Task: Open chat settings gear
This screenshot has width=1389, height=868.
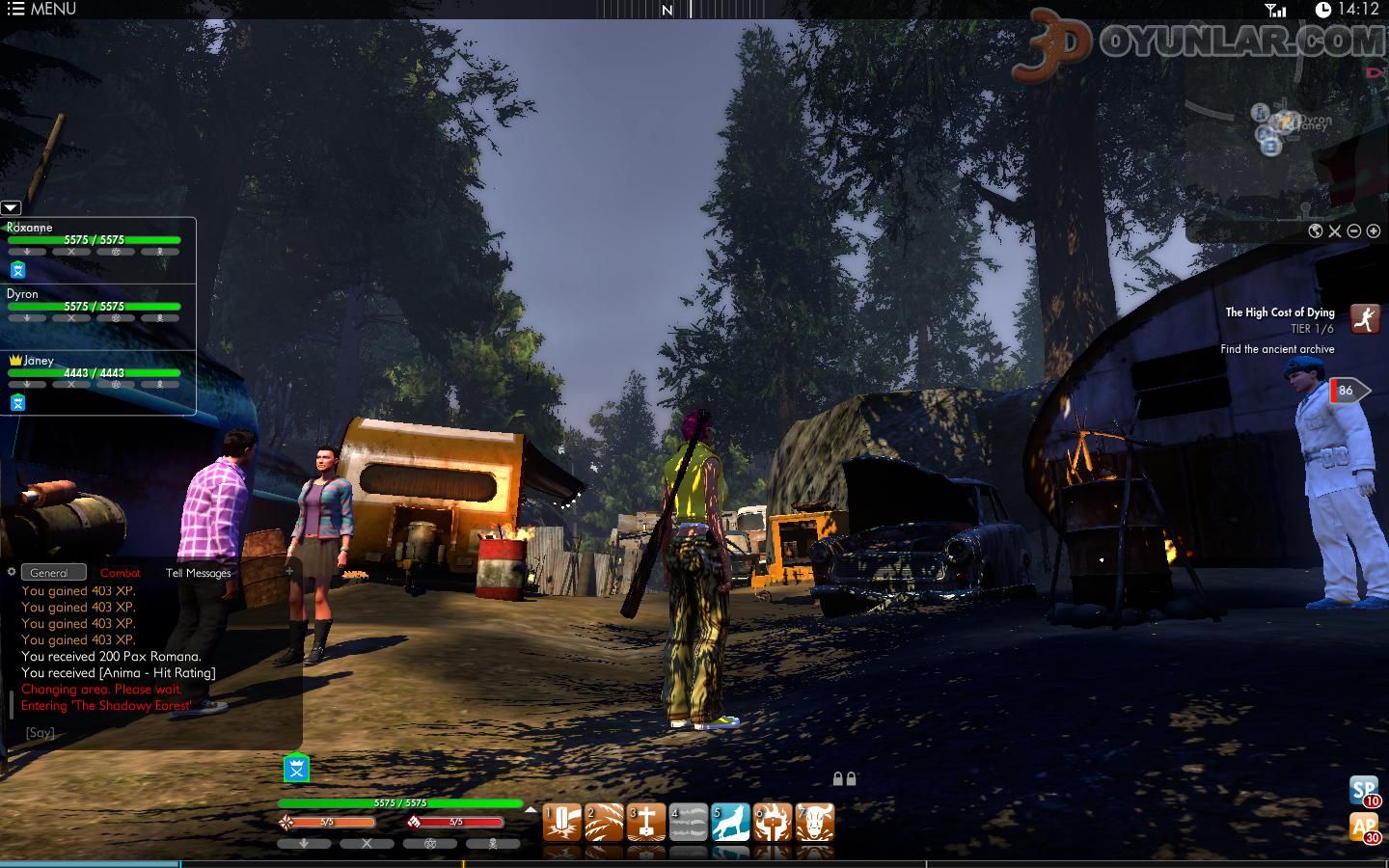Action: pyautogui.click(x=12, y=572)
